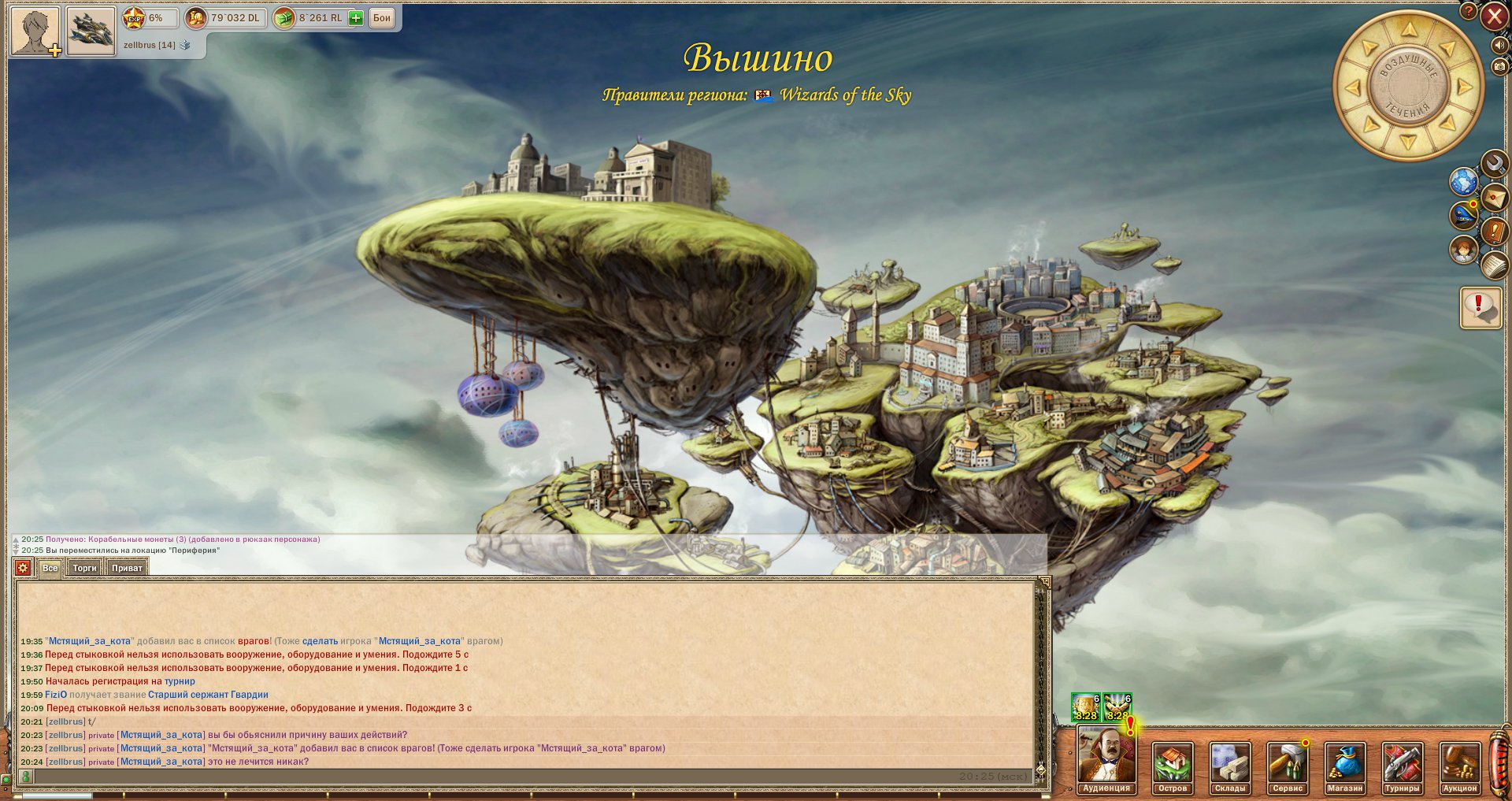1512x801 pixels.
Task: Switch to the Торги chat tab
Action: (84, 568)
